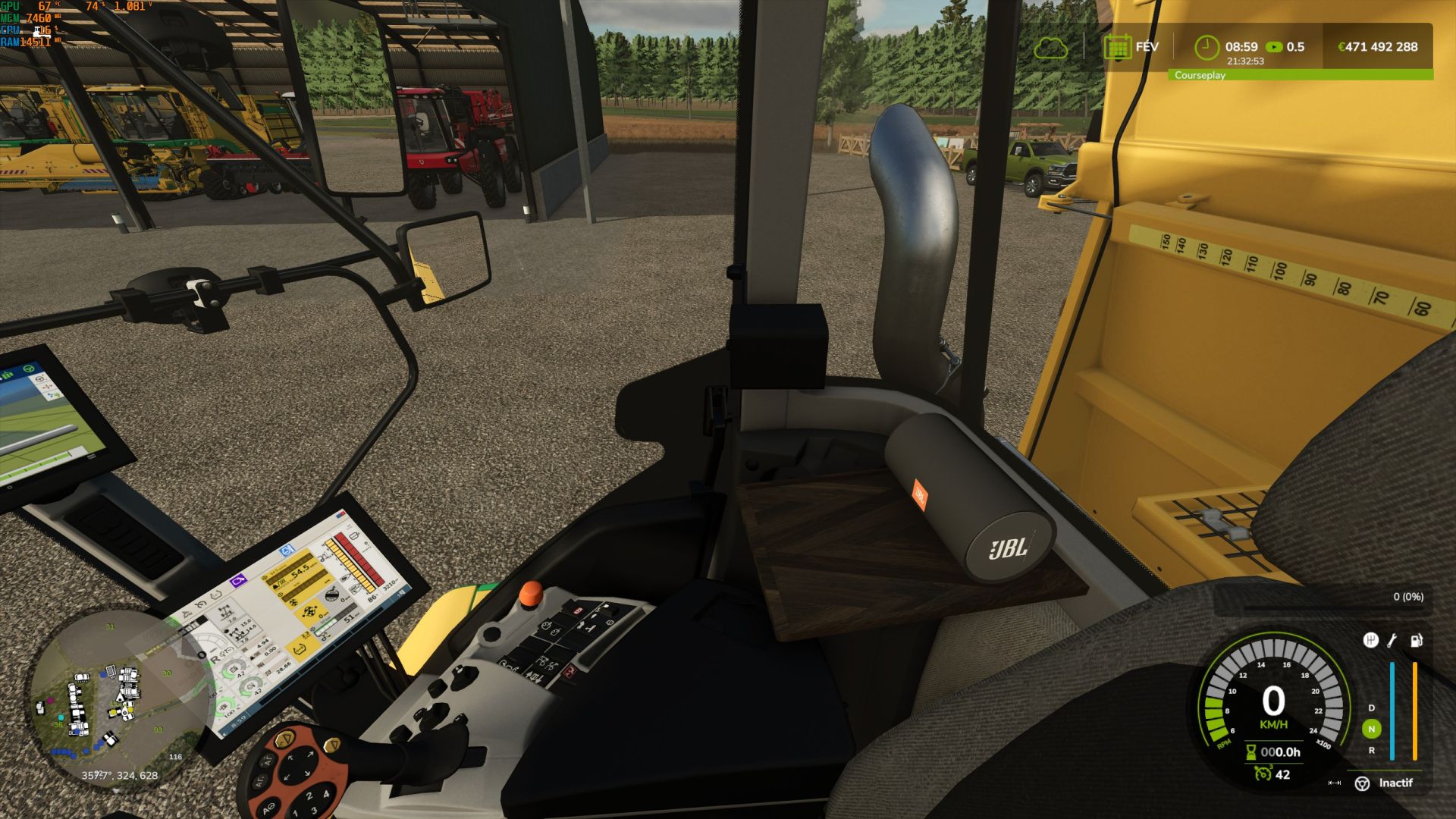This screenshot has width=1456, height=819.
Task: Click the gear shifter icon
Action: (1370, 641)
